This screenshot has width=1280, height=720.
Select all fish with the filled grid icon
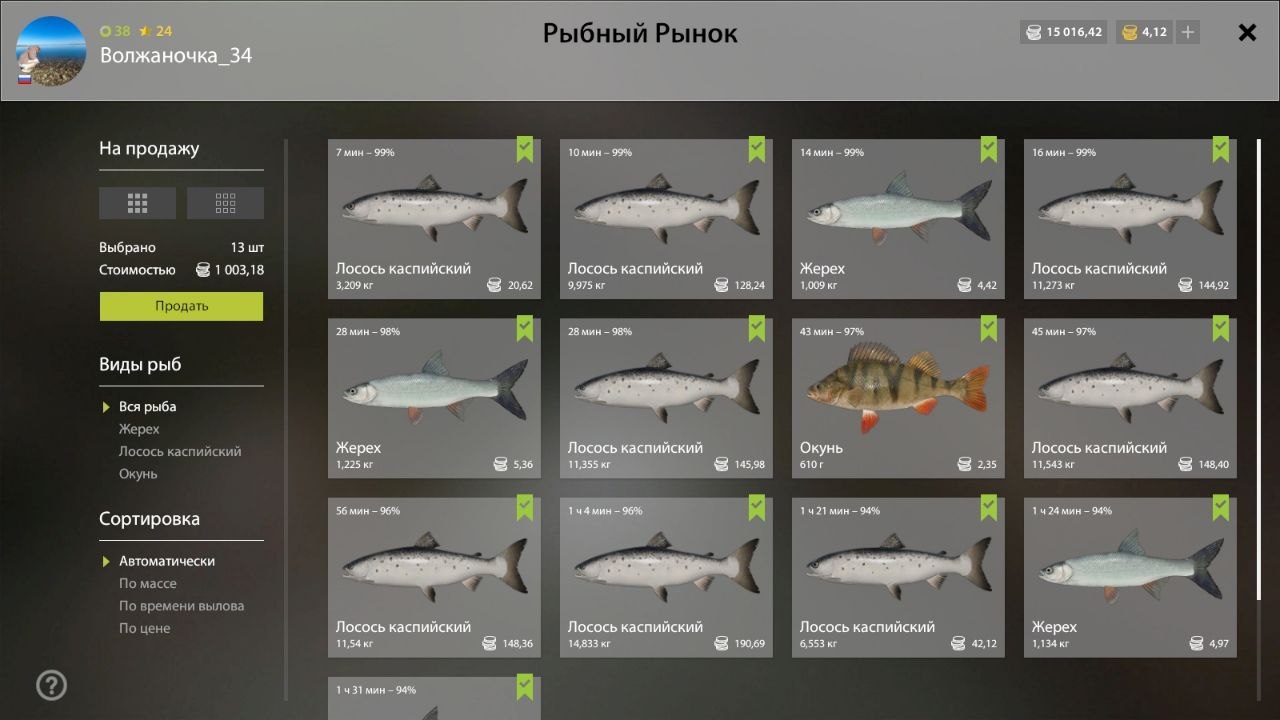point(137,203)
